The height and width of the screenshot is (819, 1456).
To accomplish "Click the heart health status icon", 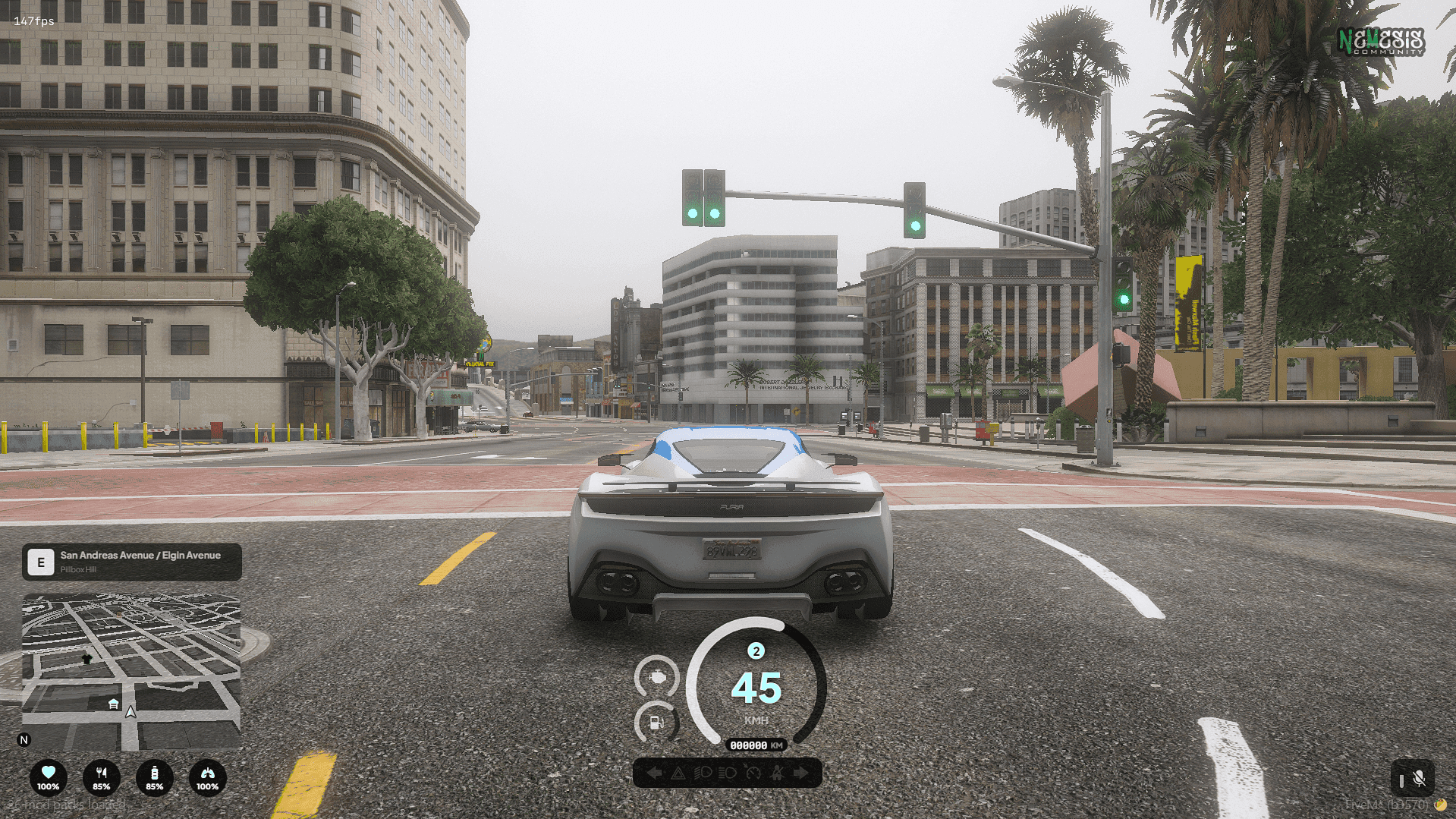I will 49,777.
